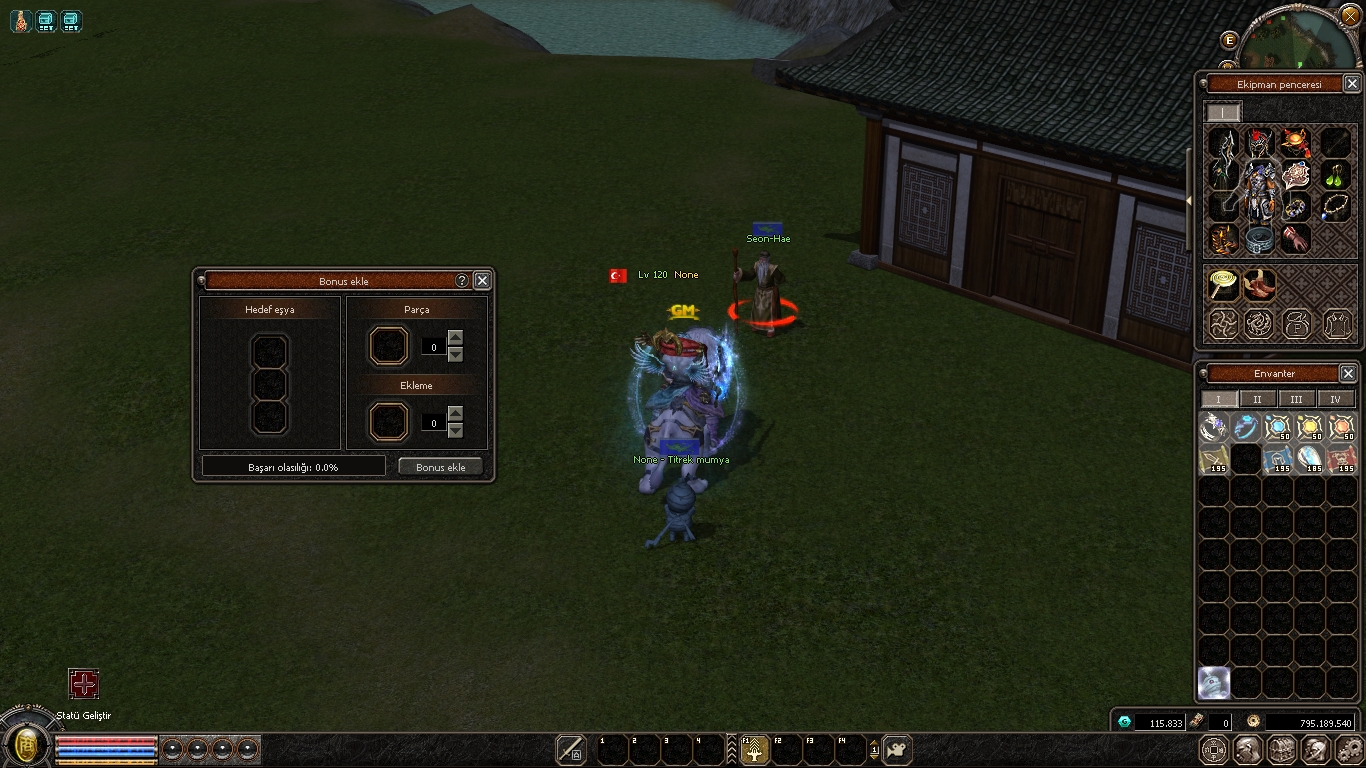The height and width of the screenshot is (768, 1366).
Task: Close the Bonus ekle window
Action: pos(482,281)
